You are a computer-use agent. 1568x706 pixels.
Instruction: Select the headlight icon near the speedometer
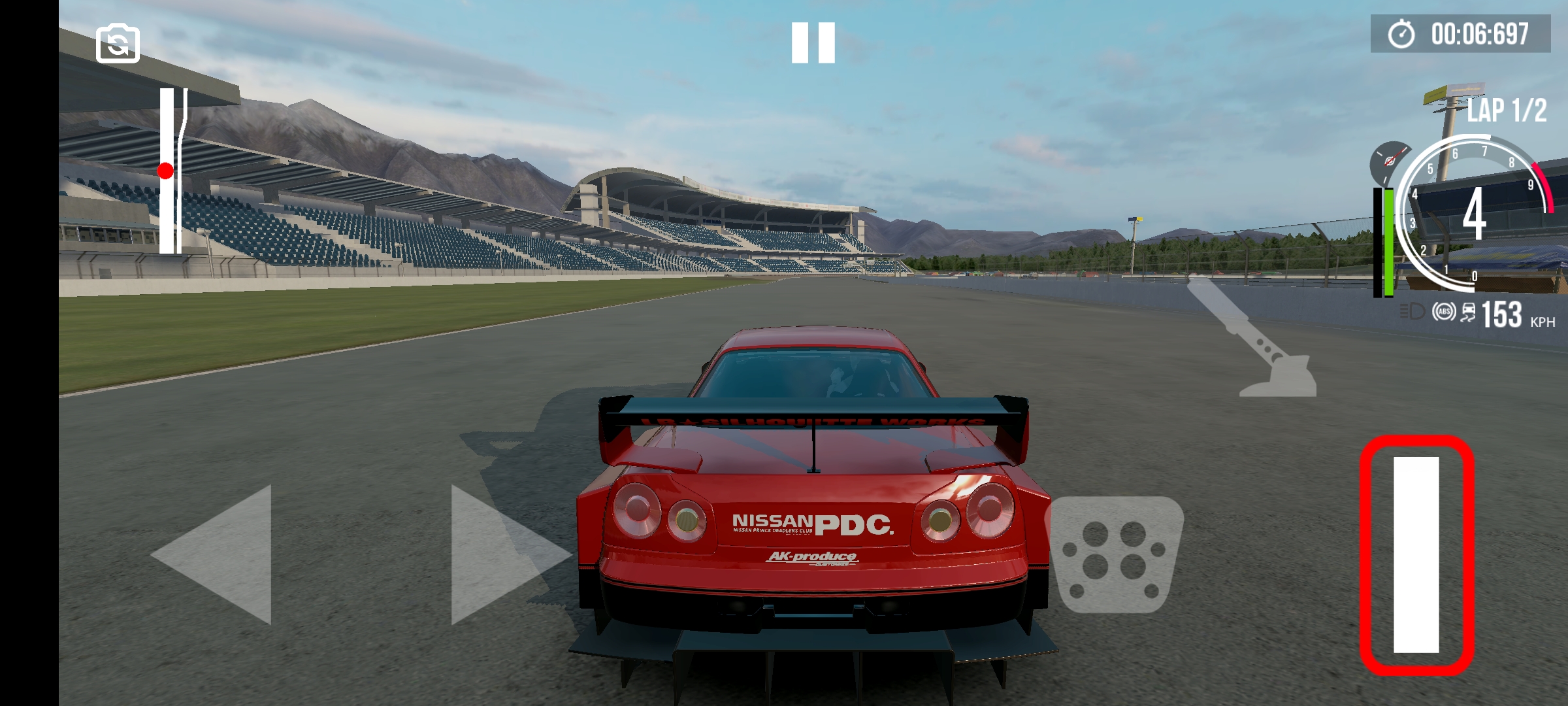[x=1411, y=312]
